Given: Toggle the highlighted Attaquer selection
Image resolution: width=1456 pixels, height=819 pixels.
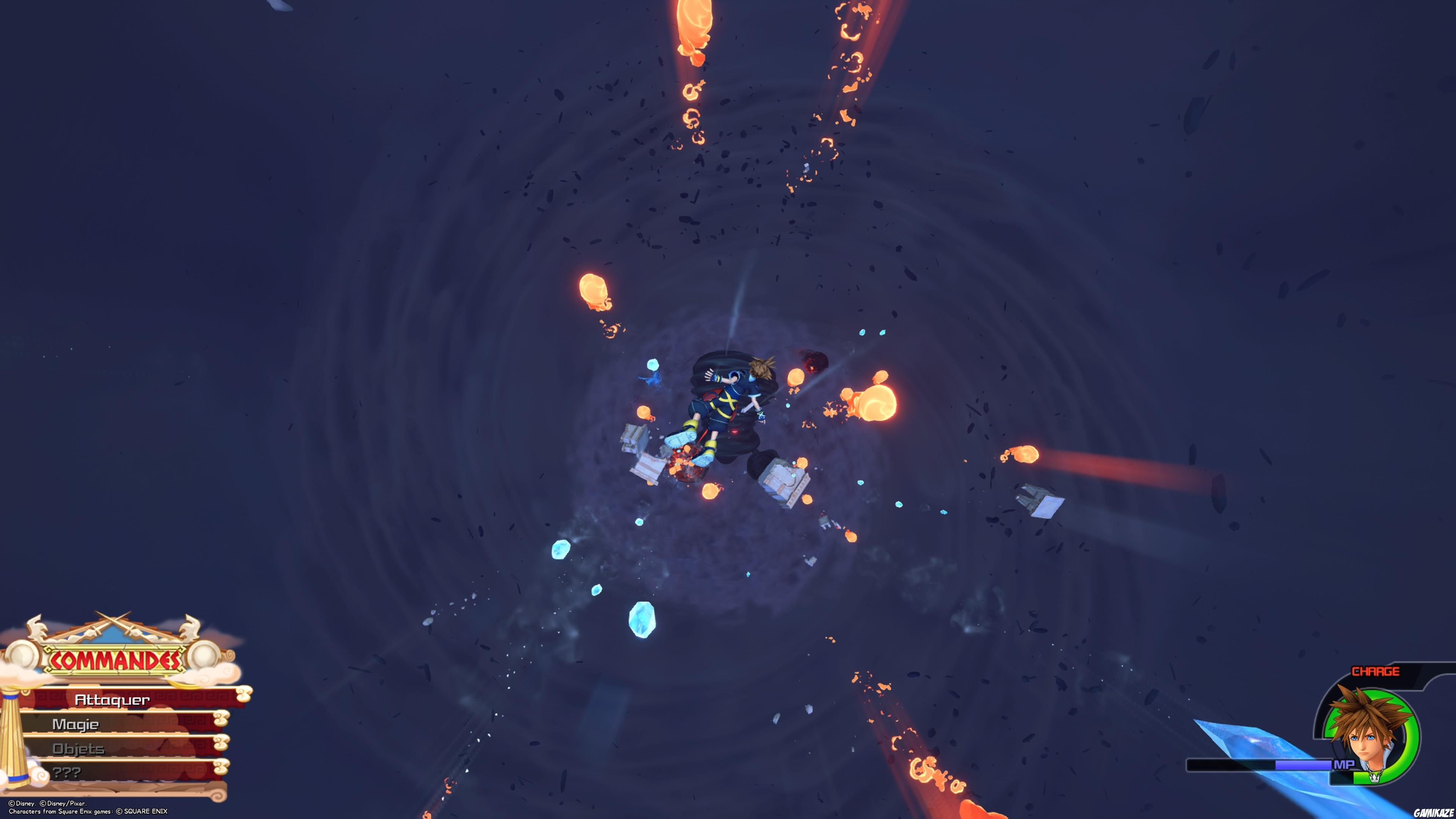Looking at the screenshot, I should point(112,701).
